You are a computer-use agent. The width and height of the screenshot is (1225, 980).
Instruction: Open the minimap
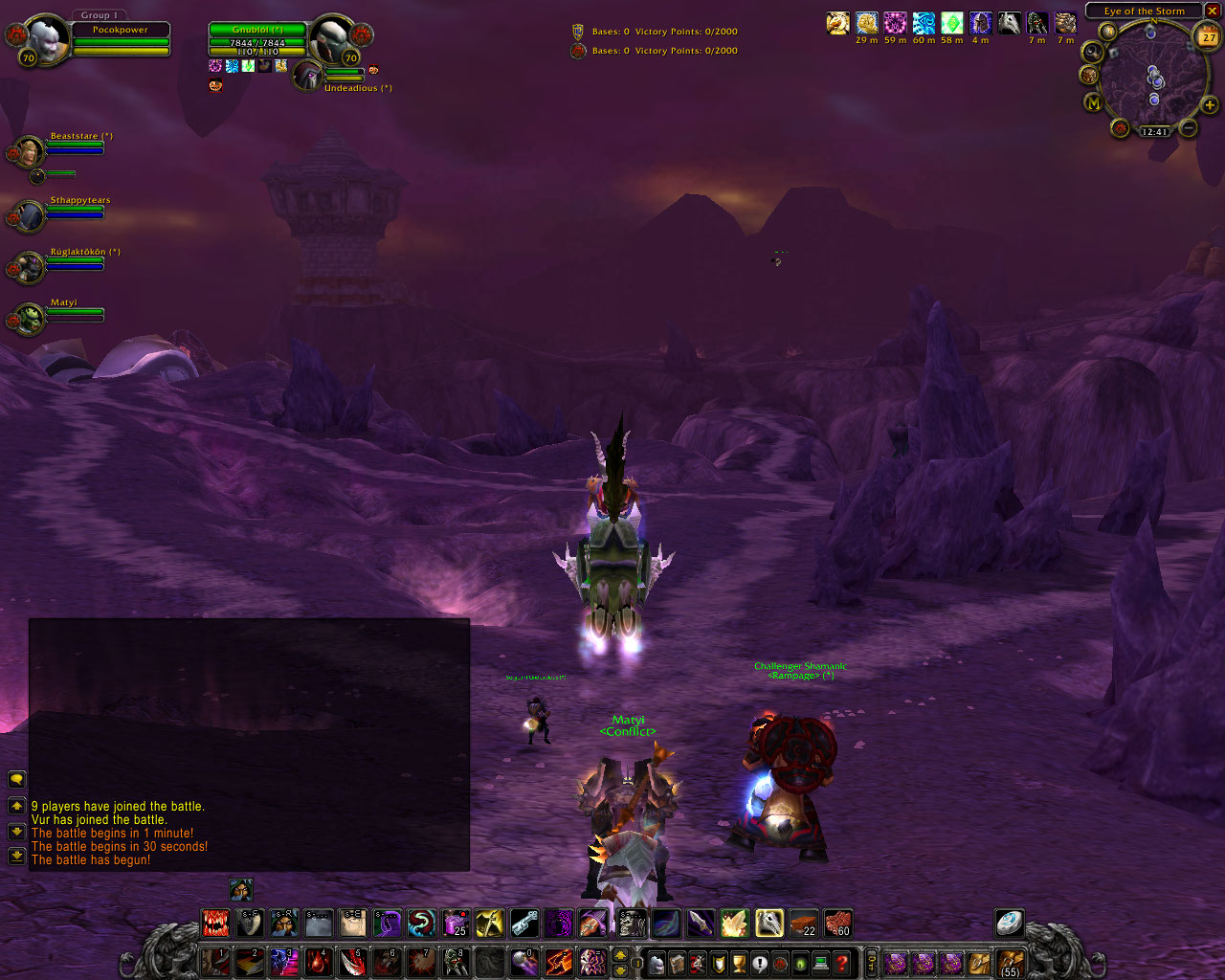tap(1152, 78)
